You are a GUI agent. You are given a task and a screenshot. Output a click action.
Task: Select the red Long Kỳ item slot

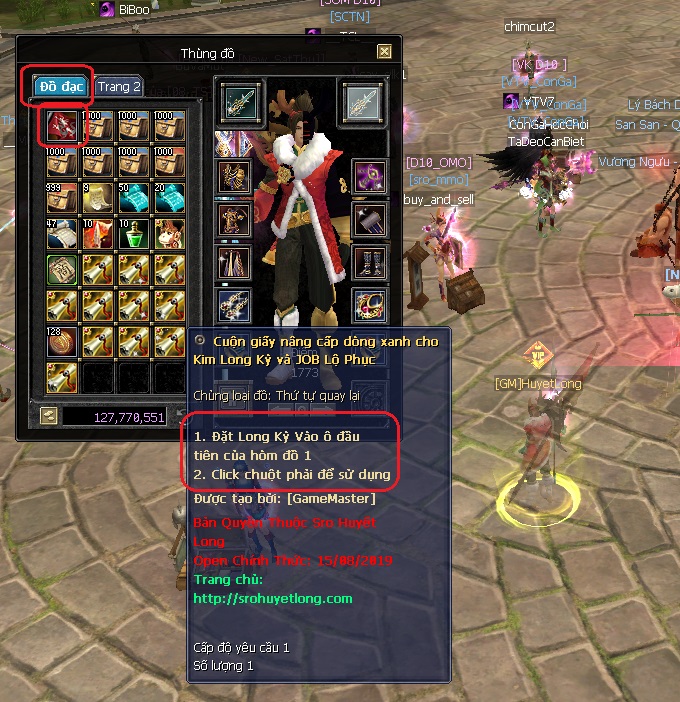tap(62, 126)
